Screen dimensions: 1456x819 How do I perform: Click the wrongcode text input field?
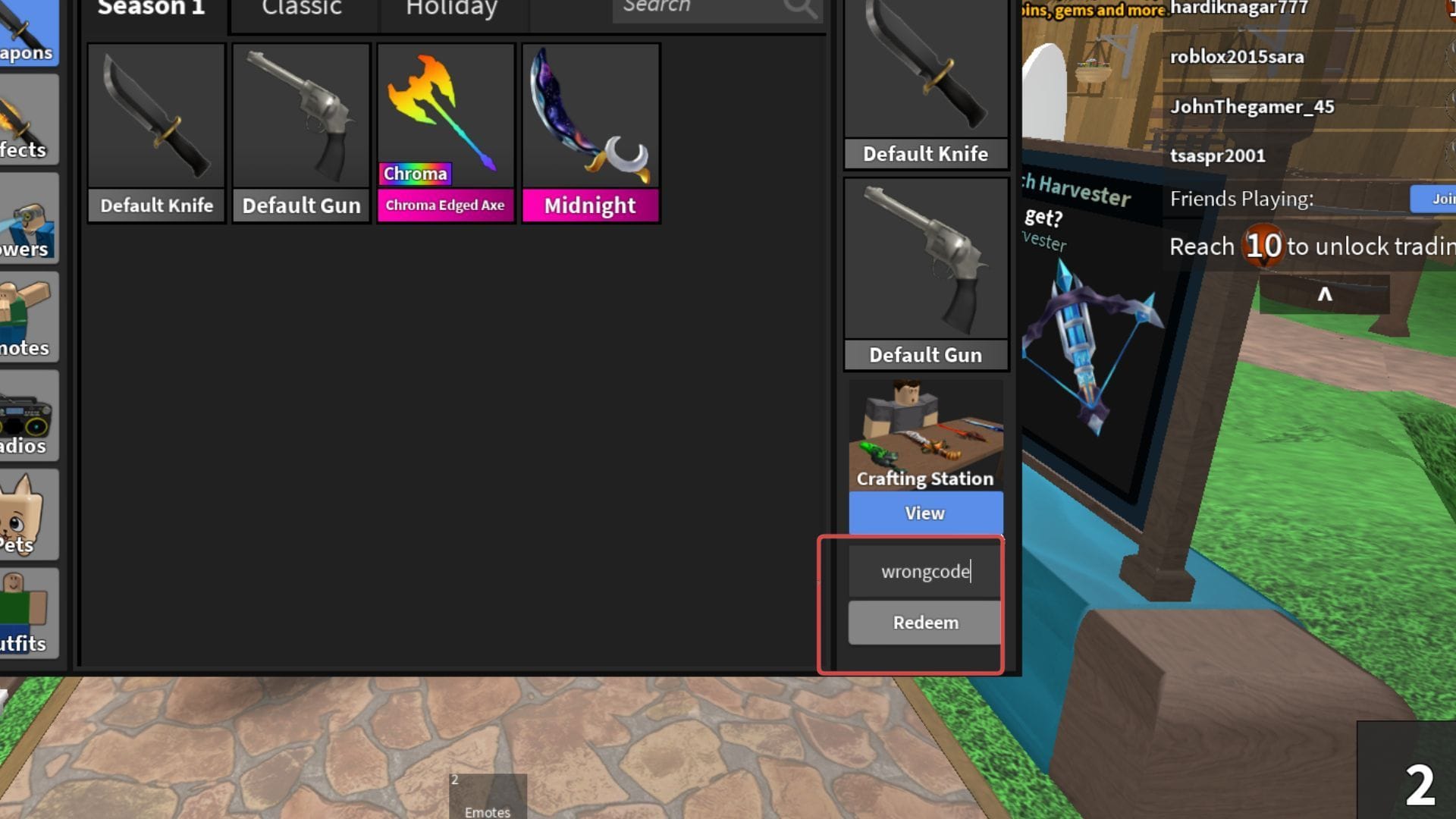[x=924, y=572]
